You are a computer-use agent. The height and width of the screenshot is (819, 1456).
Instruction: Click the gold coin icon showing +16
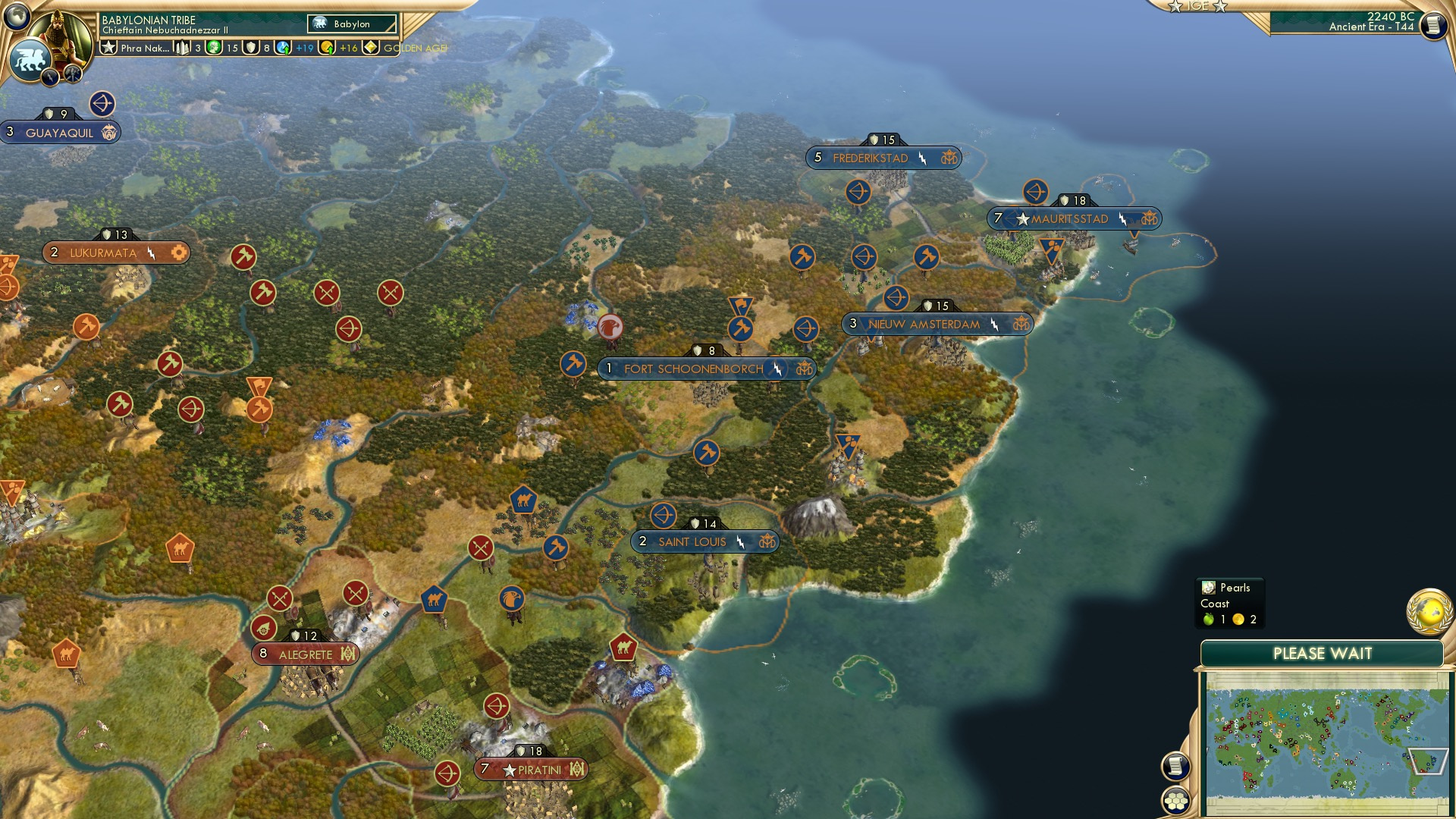click(327, 47)
